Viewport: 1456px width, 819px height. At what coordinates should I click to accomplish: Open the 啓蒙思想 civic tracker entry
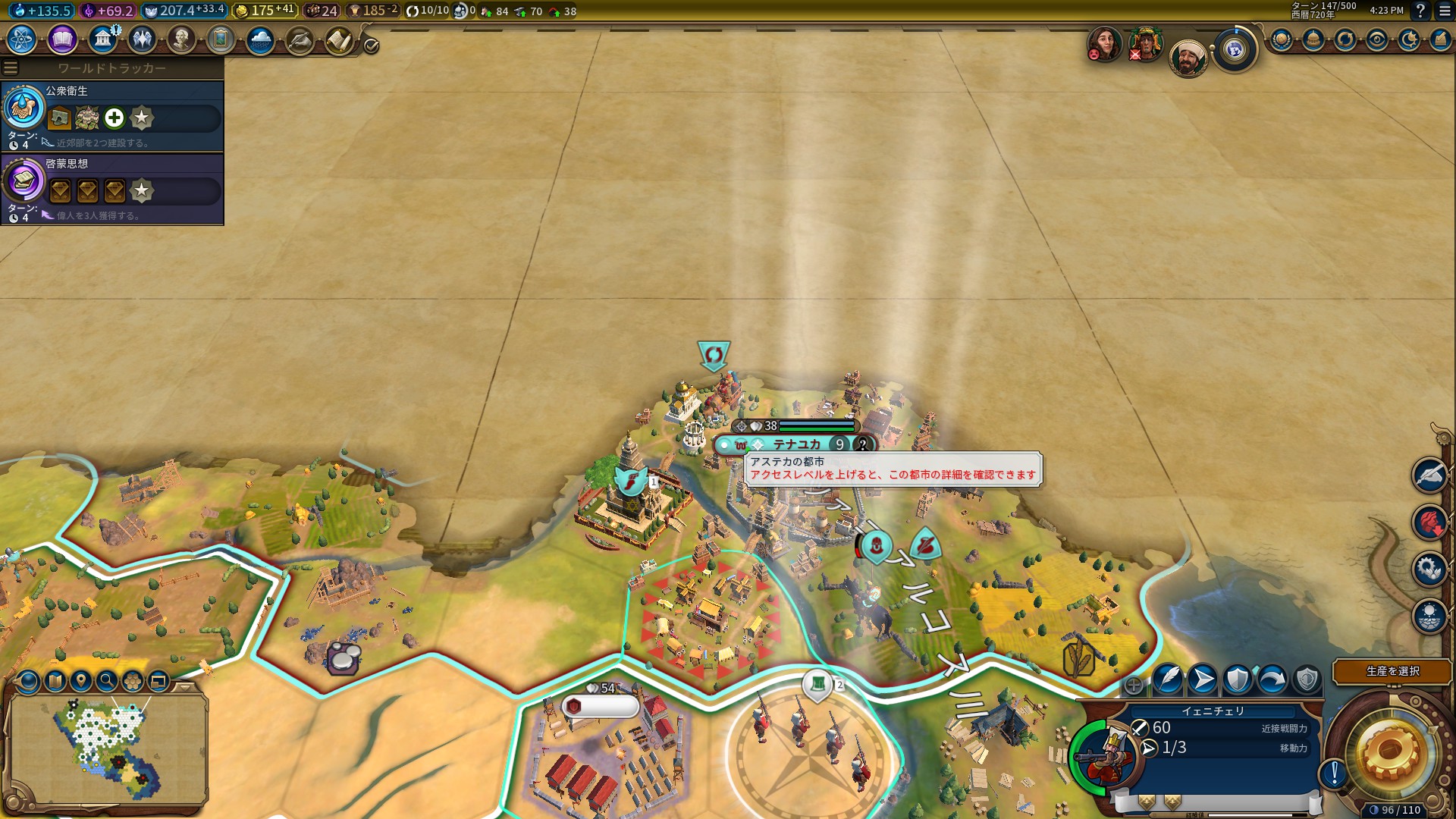pyautogui.click(x=112, y=189)
